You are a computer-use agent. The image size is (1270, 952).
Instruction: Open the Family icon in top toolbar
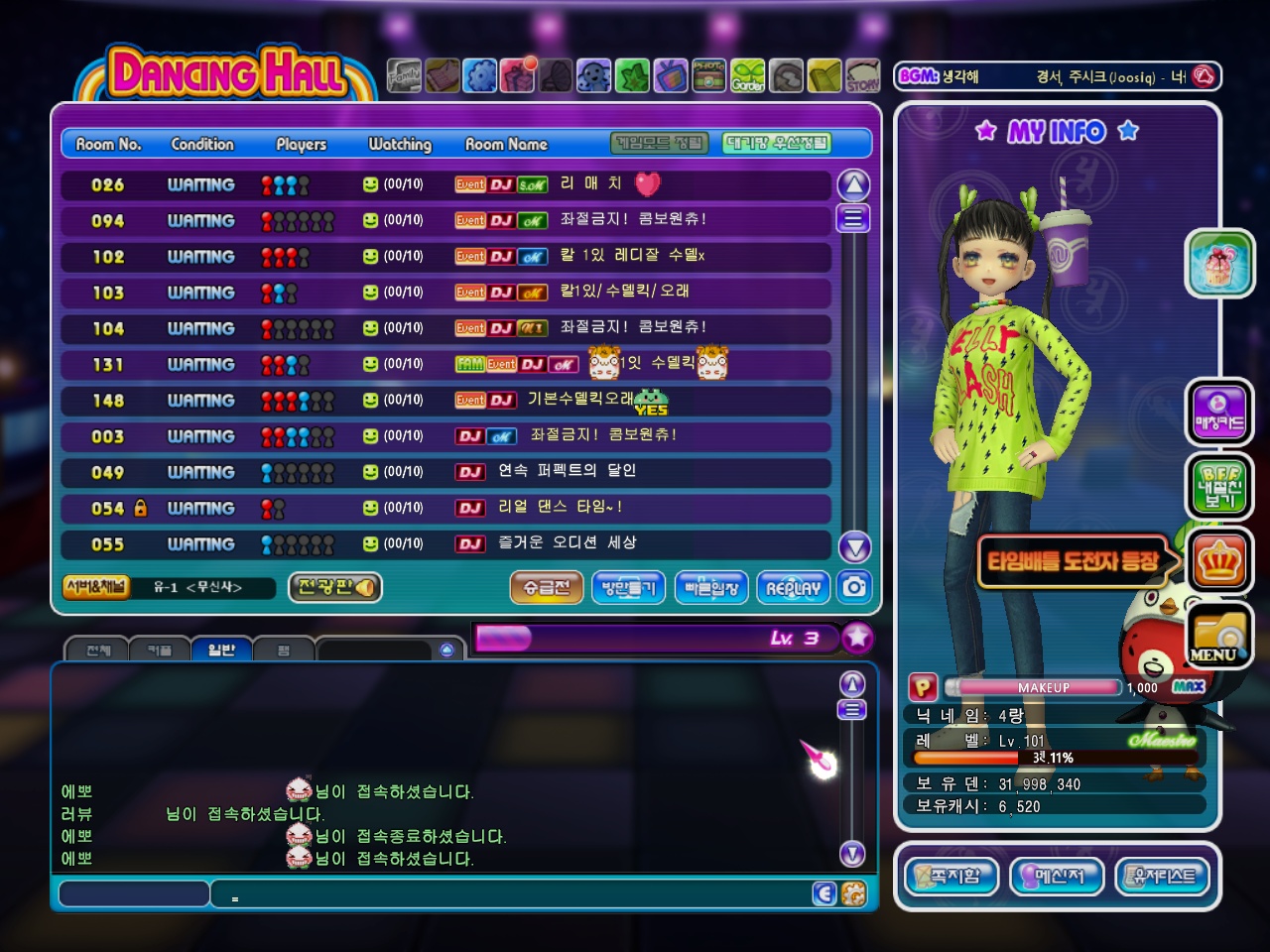click(404, 76)
